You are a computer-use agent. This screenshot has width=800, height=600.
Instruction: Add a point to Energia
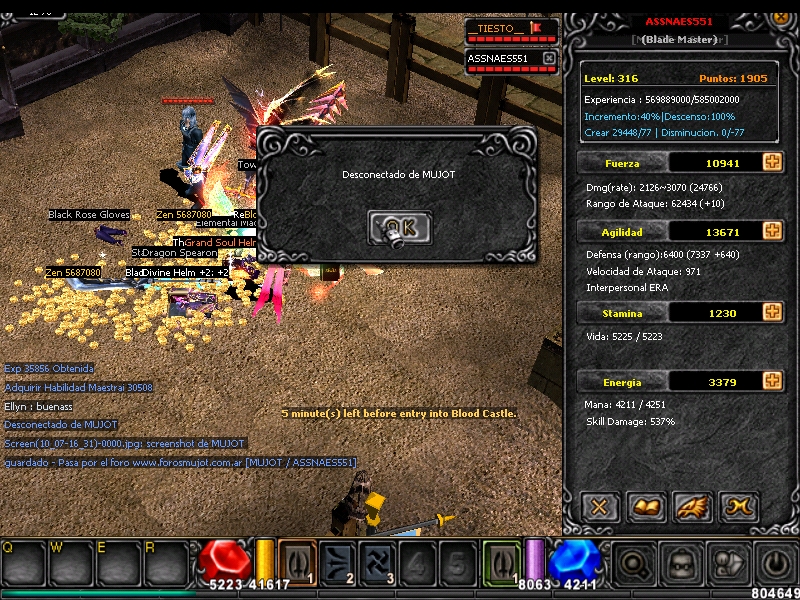(772, 381)
